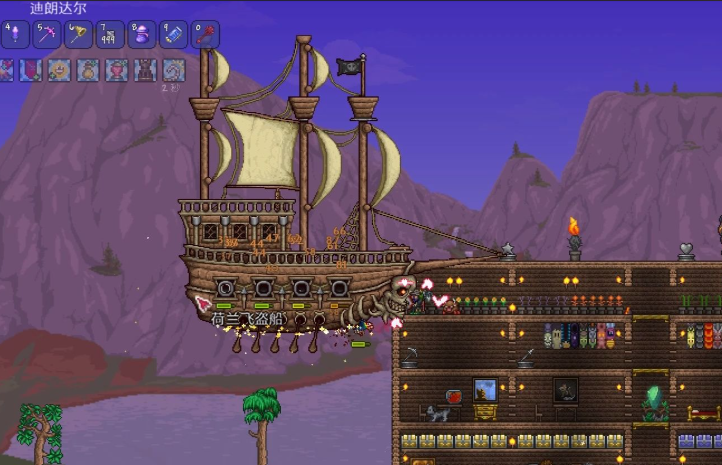Select the 999 block stack in slot 7

click(110, 35)
